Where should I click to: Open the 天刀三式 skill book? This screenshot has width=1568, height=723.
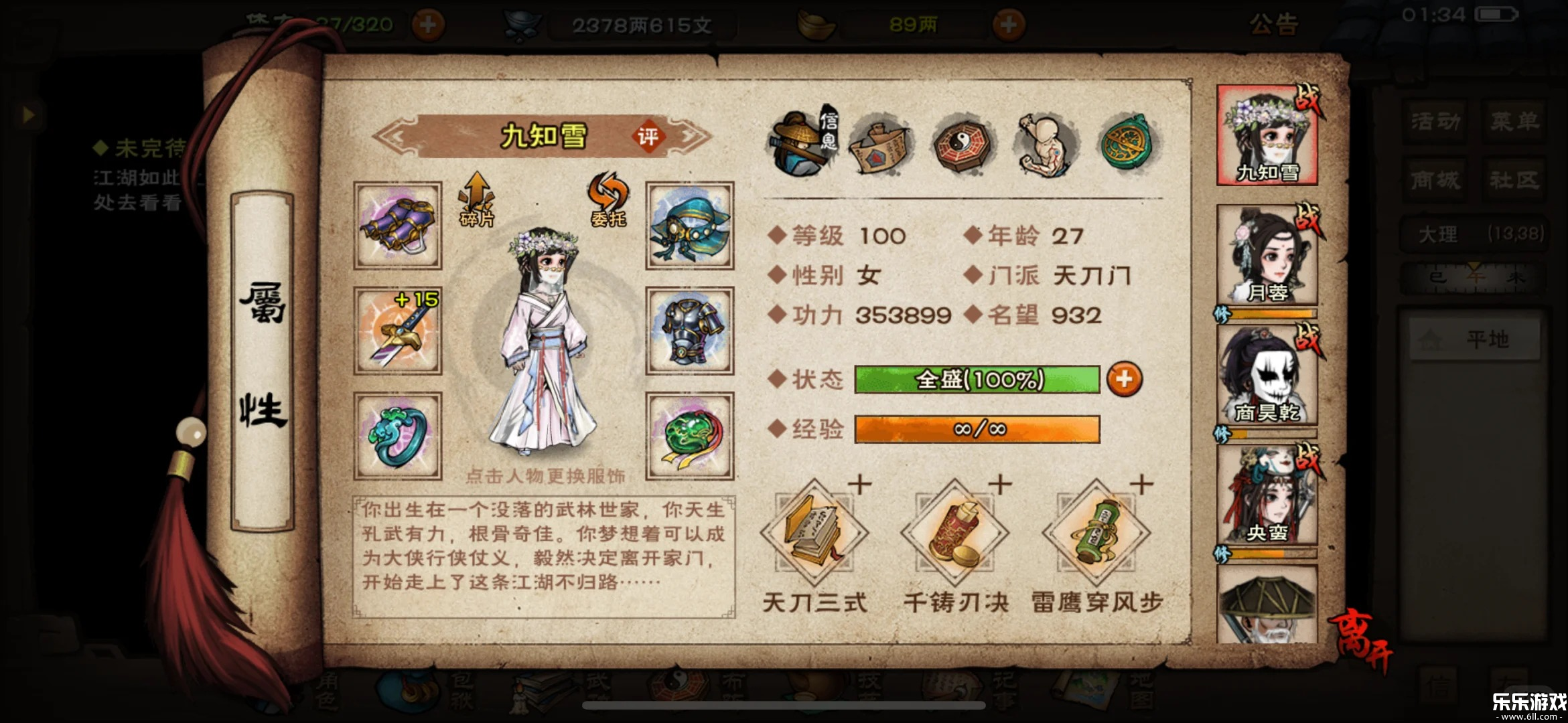click(x=814, y=534)
